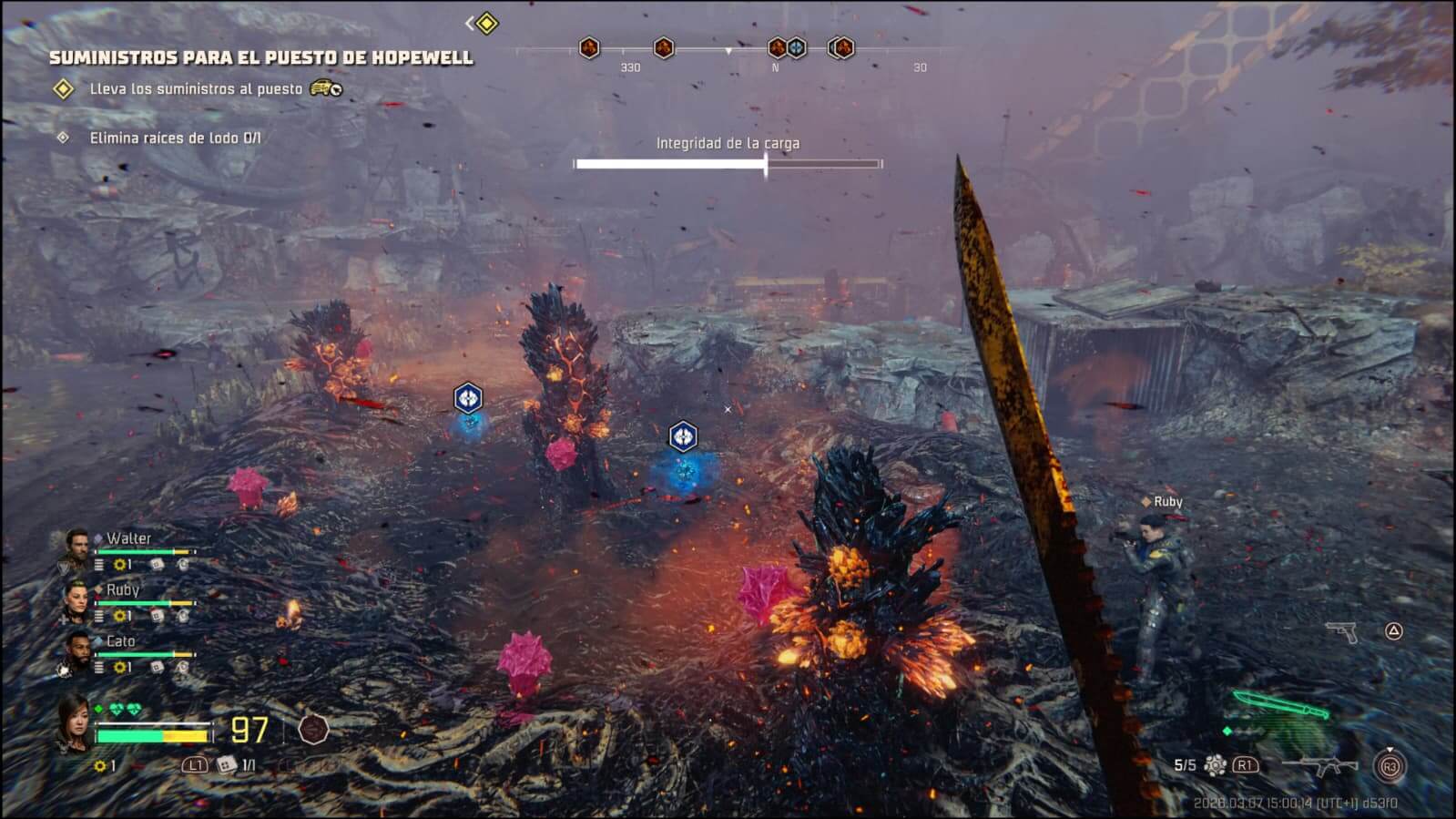Viewport: 1456px width, 819px height.
Task: Click the yellow gear currency icon below your portrait
Action: [100, 766]
